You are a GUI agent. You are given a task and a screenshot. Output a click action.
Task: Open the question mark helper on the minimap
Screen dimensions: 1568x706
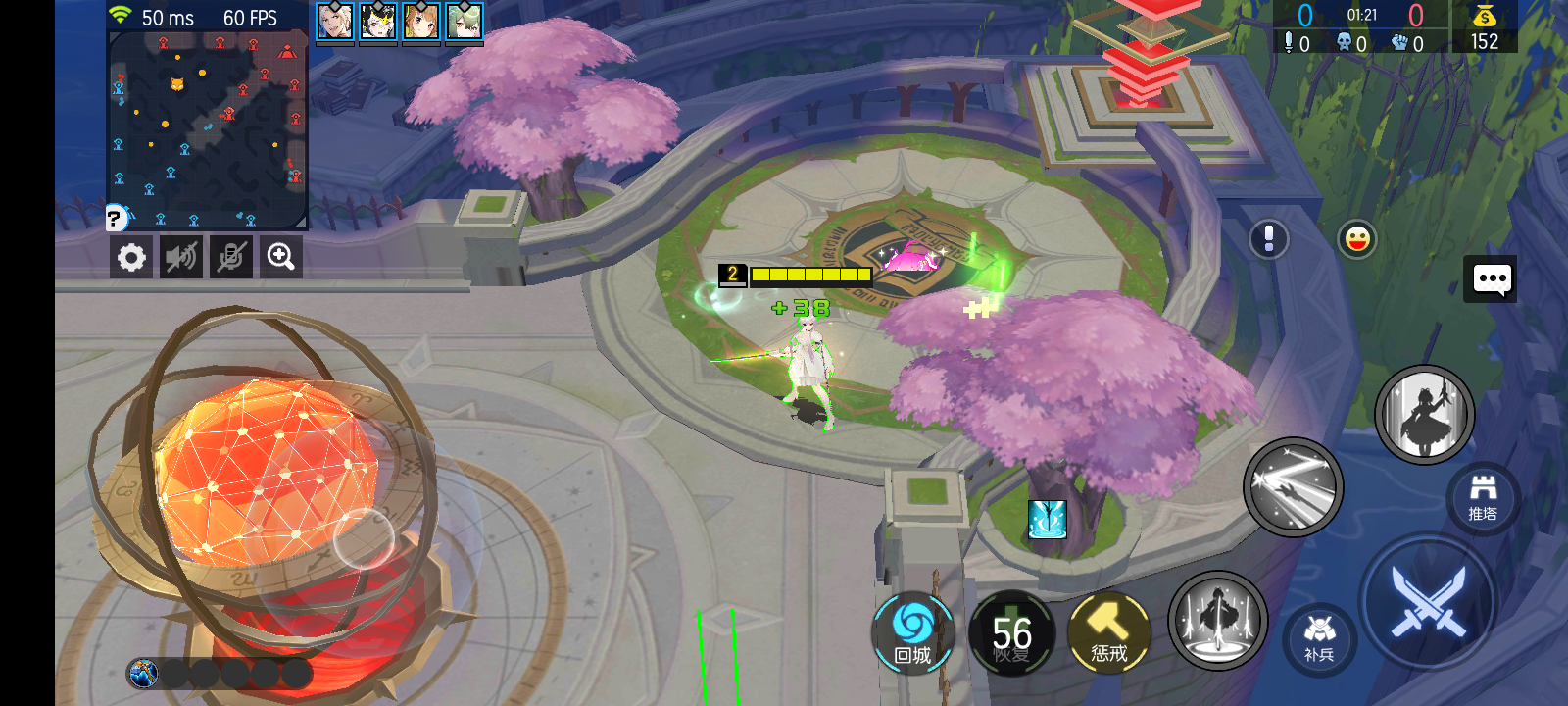(113, 216)
